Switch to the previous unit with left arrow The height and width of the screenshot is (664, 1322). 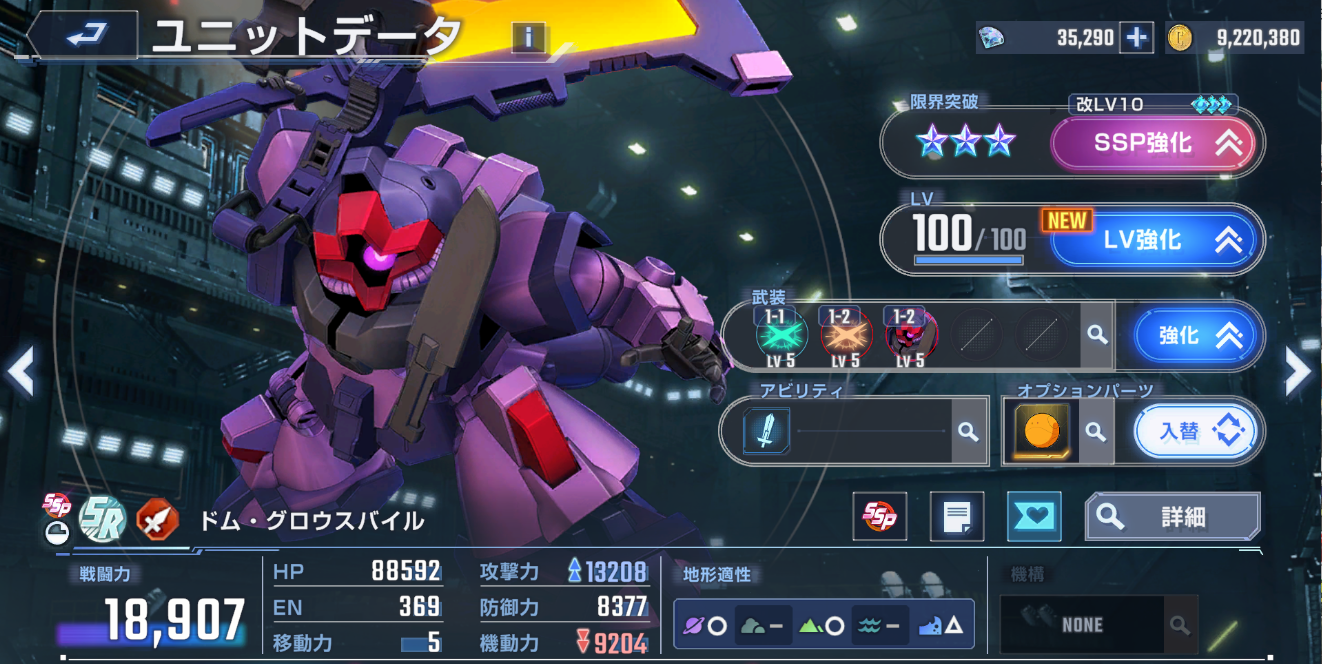tap(21, 372)
